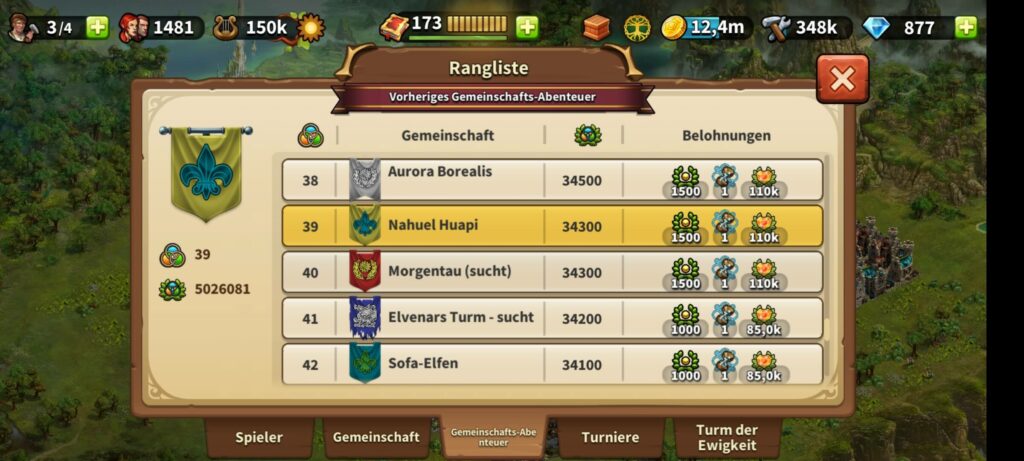Switch to Turm der Ewigkeit tab

(727, 437)
